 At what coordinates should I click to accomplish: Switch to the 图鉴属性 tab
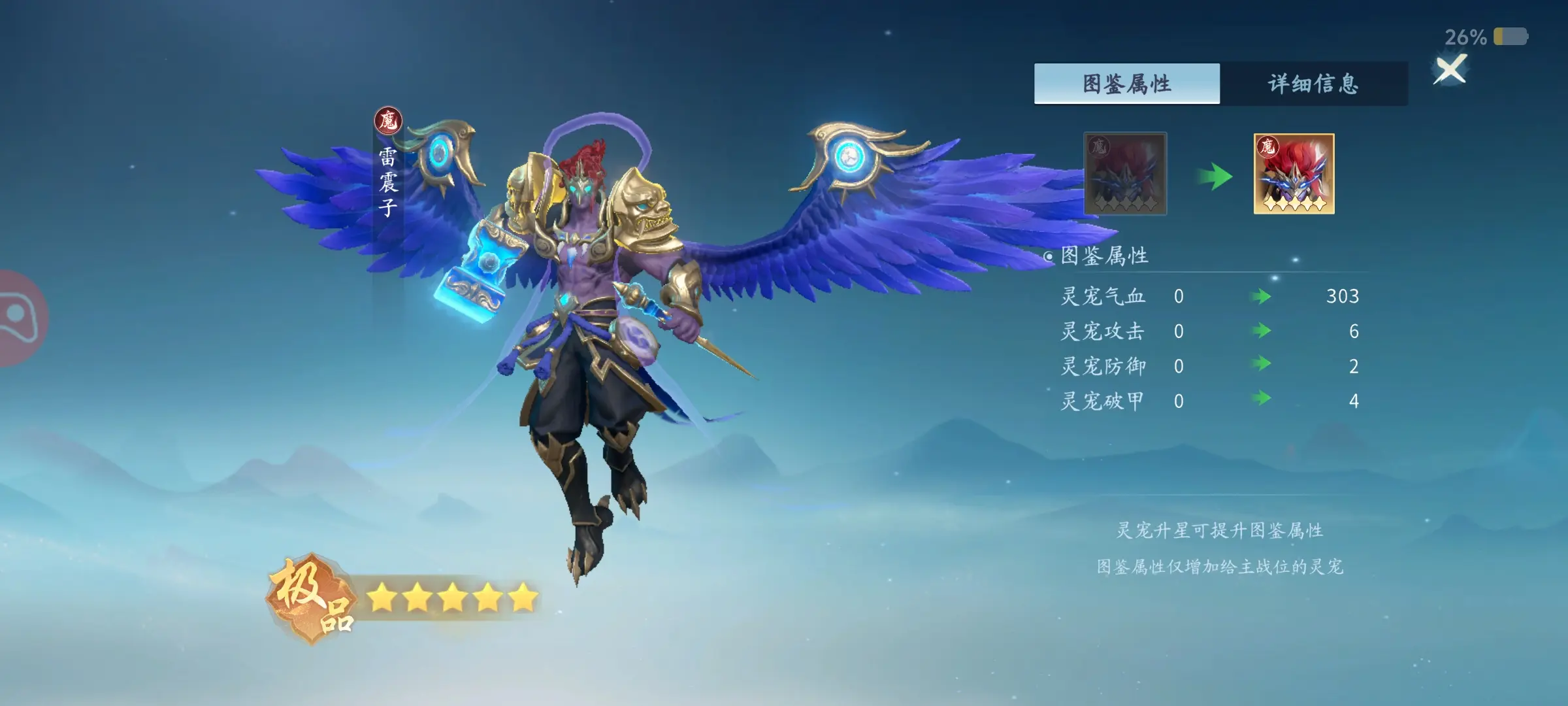click(1126, 84)
